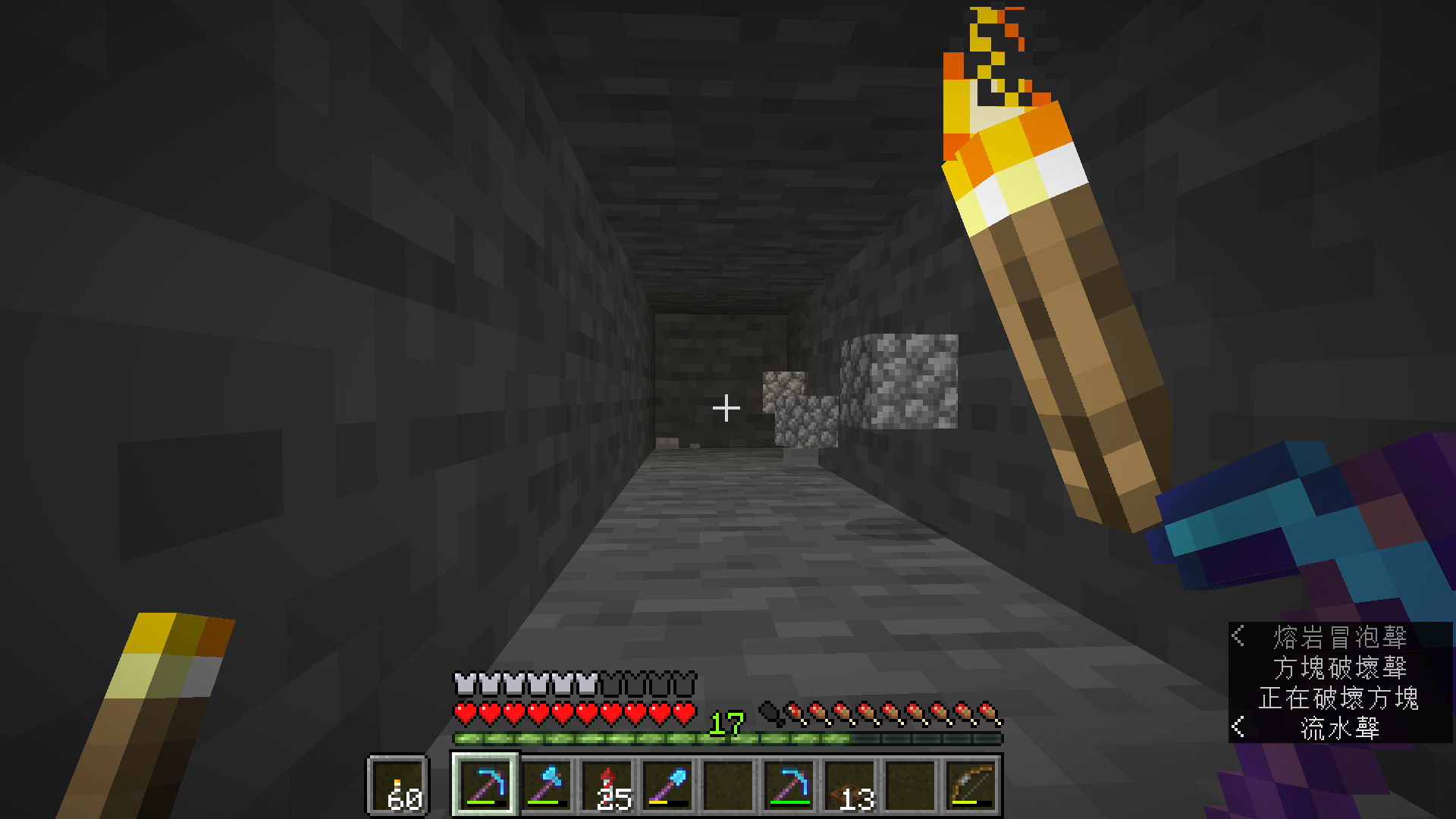The width and height of the screenshot is (1456, 819).
Task: Click the 流水聲 subtitle entry
Action: pyautogui.click(x=1341, y=726)
